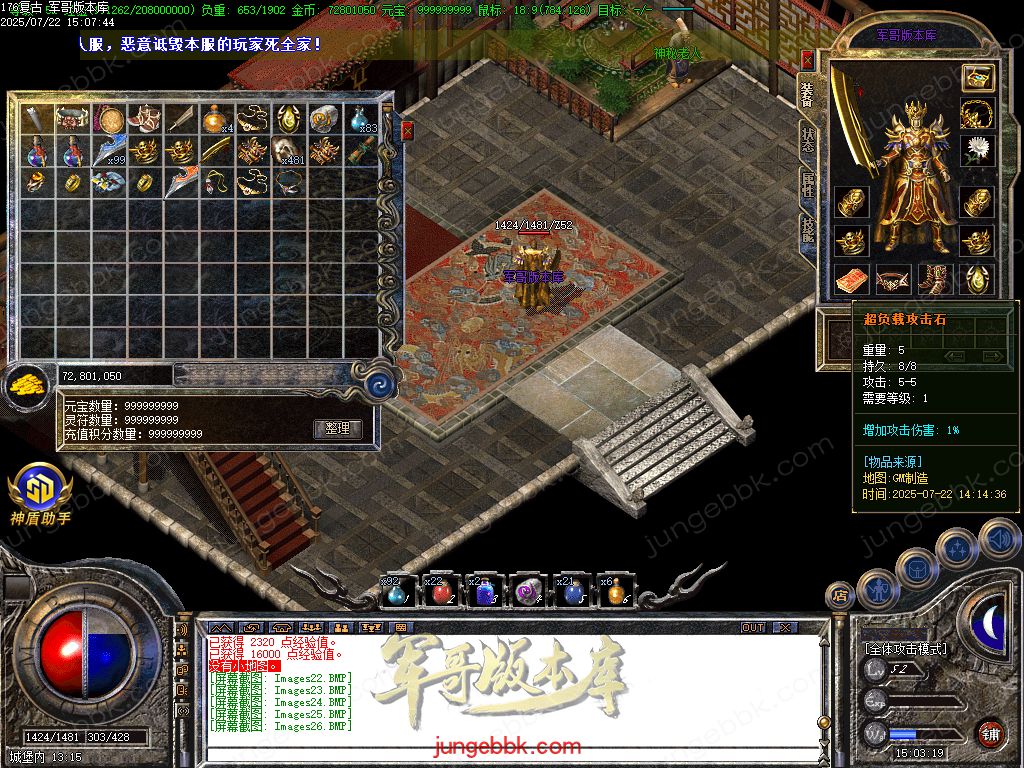The height and width of the screenshot is (768, 1024).
Task: Select the red book equipment slot
Action: pos(850,279)
